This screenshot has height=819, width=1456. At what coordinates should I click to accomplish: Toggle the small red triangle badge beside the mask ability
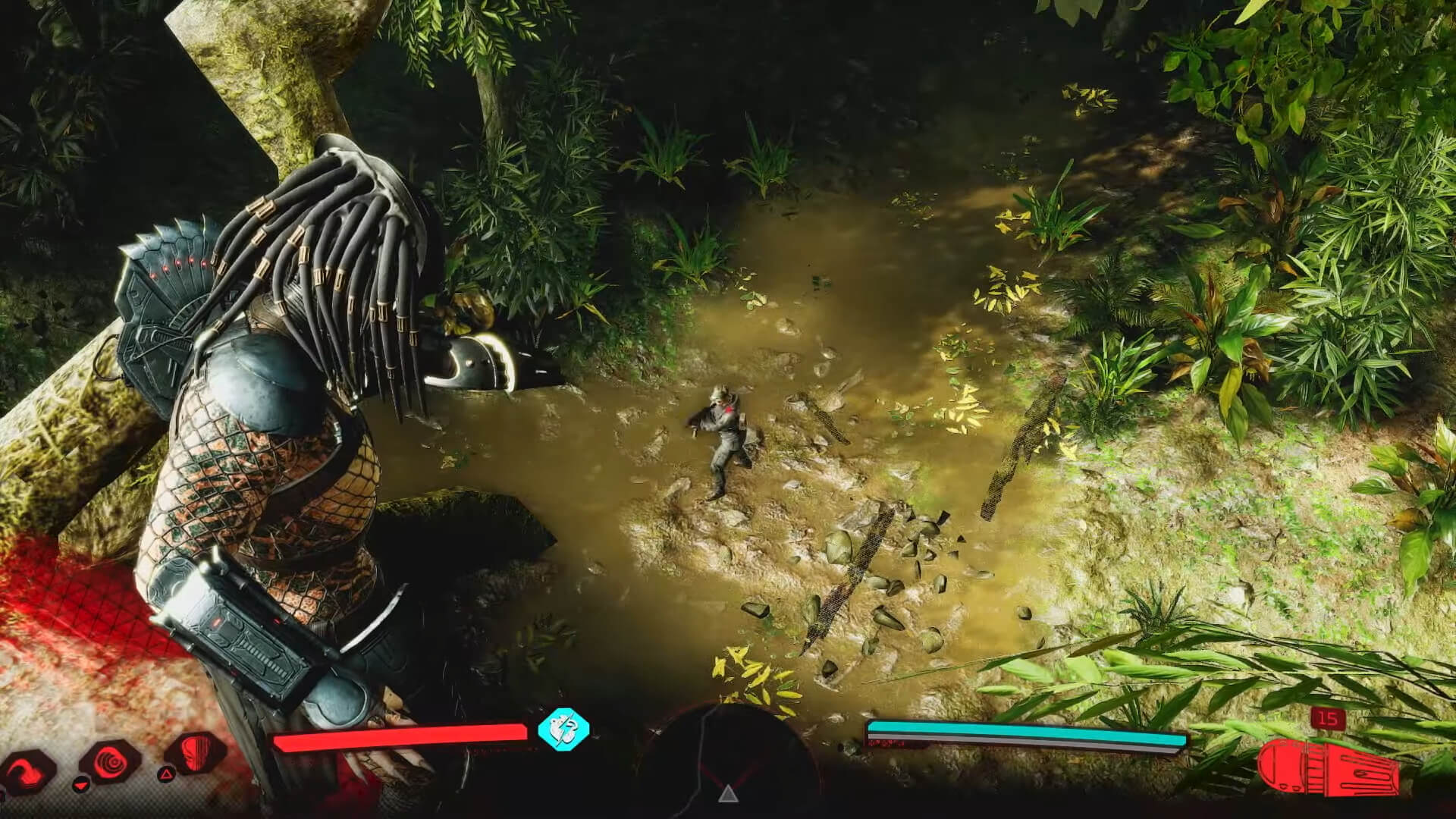[166, 775]
